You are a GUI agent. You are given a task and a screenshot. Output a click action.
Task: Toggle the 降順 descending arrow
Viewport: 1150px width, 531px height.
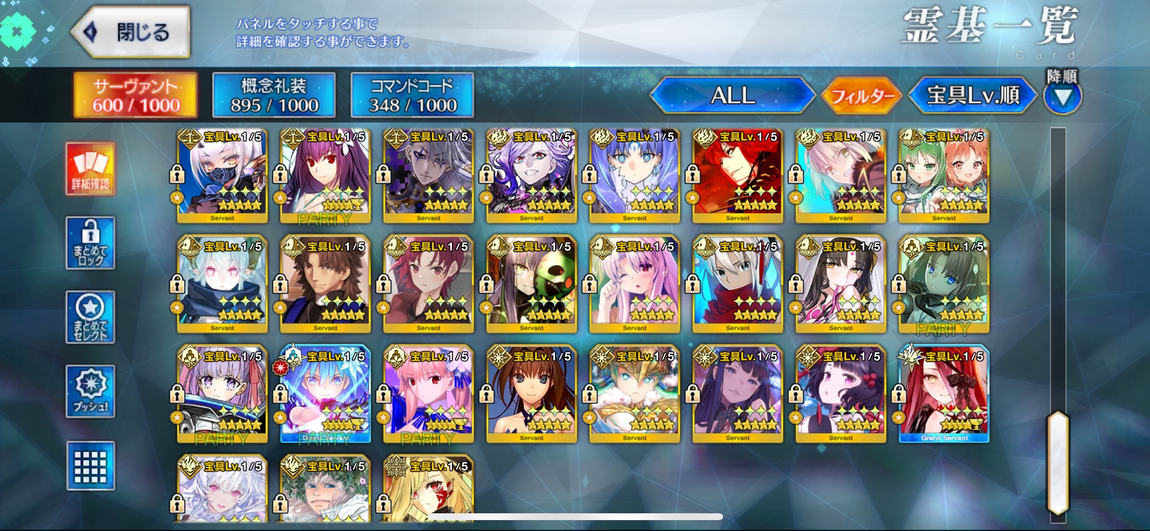[1062, 97]
